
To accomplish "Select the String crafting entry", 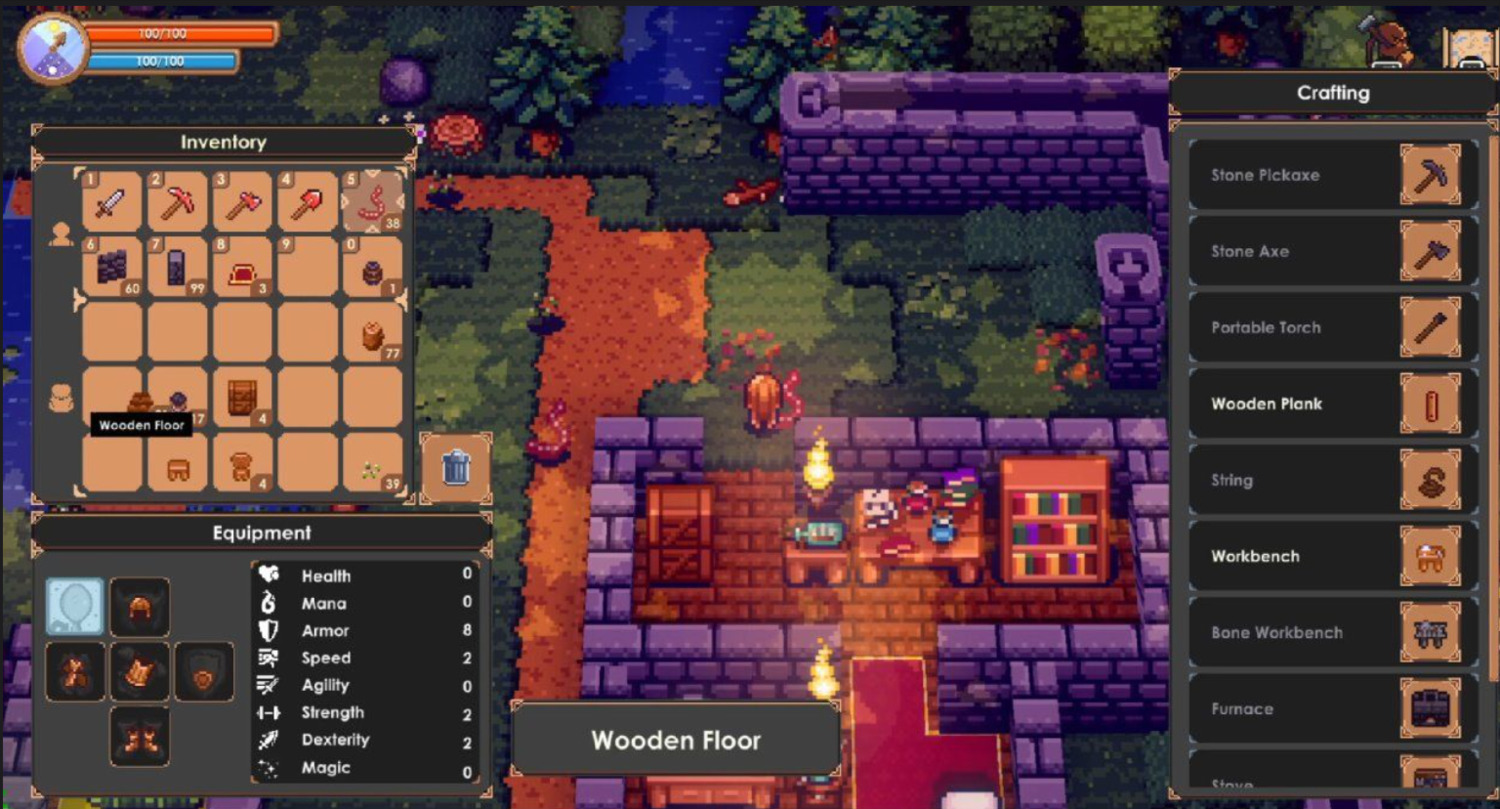I will pos(1333,480).
